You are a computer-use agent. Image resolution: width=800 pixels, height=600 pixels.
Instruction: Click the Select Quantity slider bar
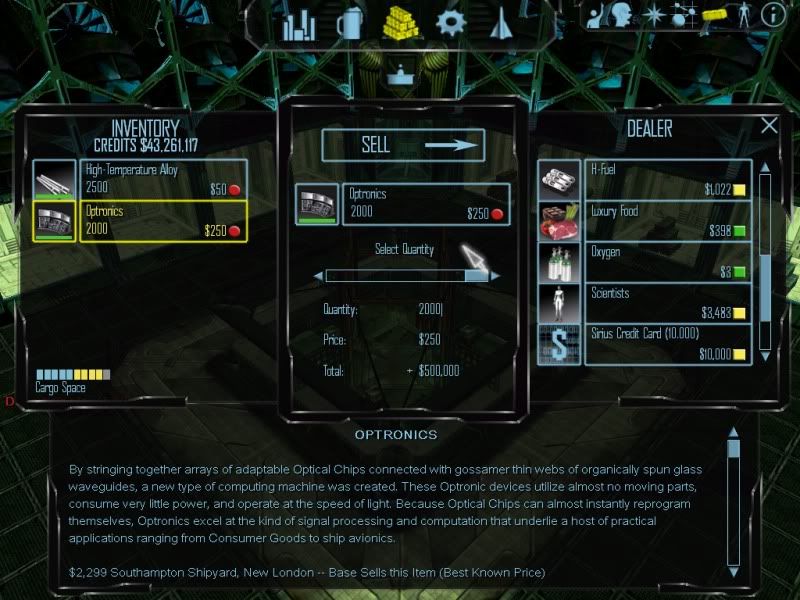pos(406,275)
